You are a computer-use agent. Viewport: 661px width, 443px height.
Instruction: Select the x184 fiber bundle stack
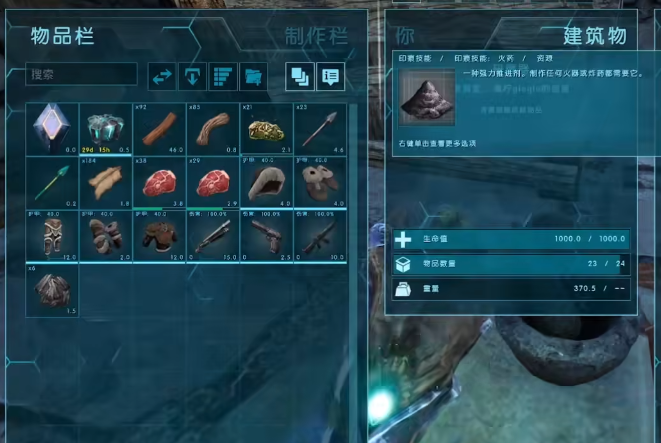click(105, 181)
